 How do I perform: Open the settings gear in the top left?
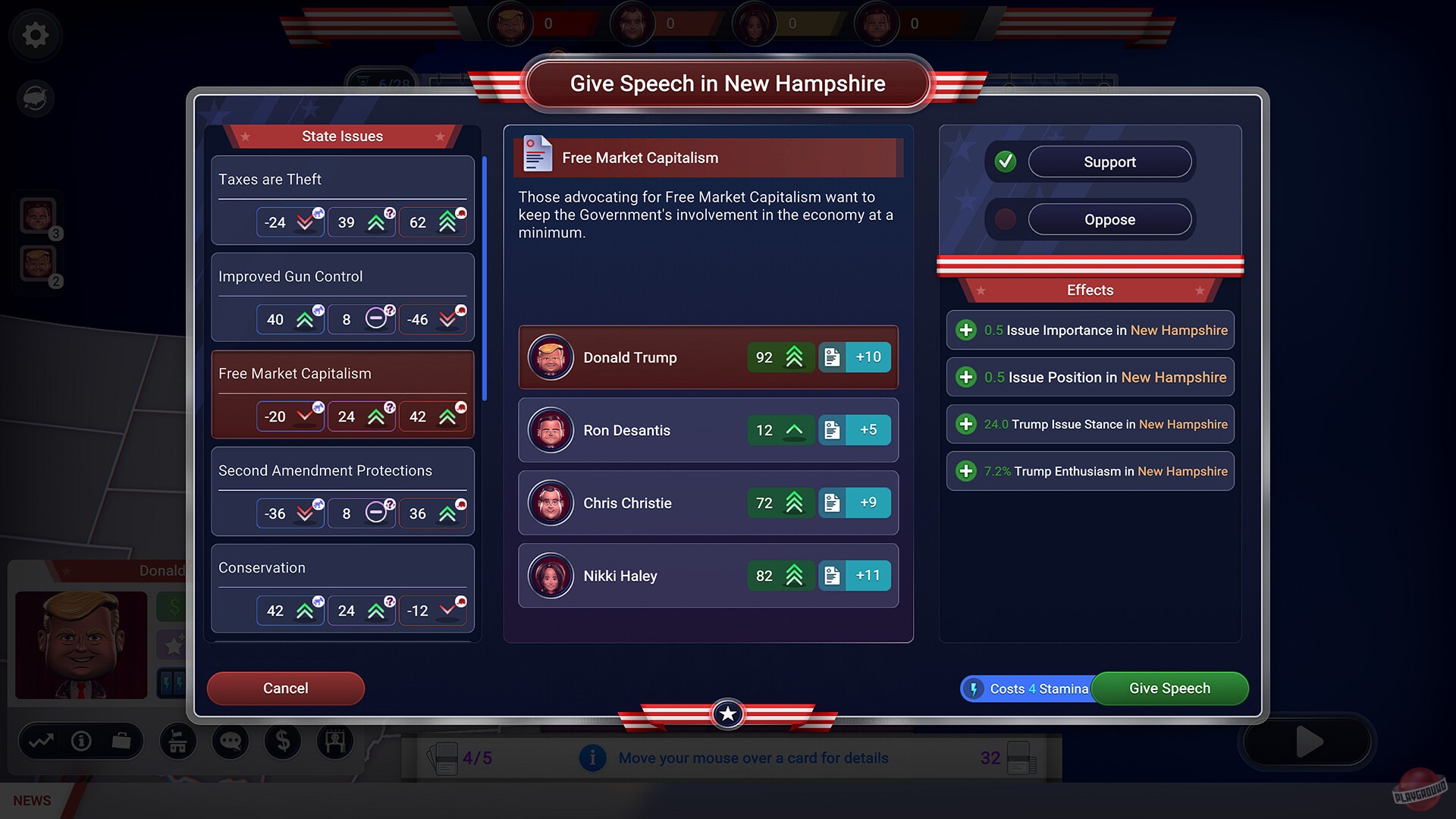35,35
